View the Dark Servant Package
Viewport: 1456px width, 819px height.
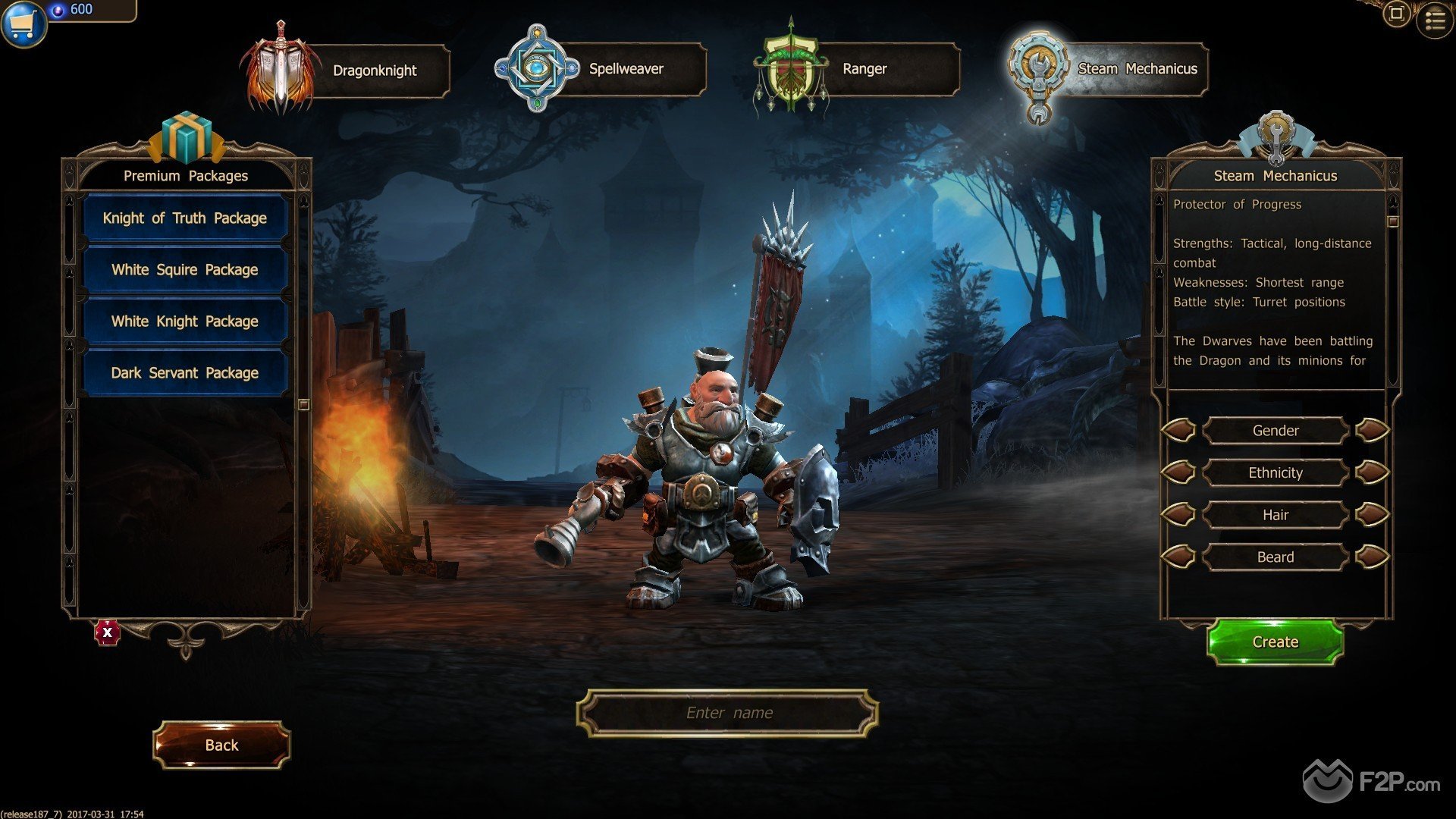coord(185,373)
